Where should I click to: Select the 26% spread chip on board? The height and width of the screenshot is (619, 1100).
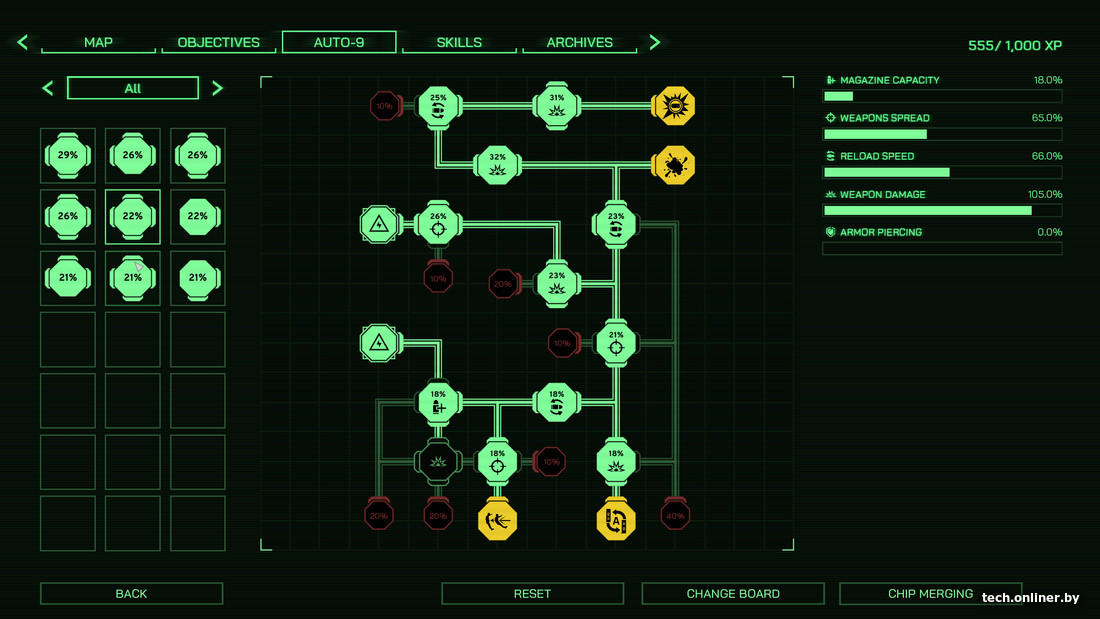pos(438,224)
